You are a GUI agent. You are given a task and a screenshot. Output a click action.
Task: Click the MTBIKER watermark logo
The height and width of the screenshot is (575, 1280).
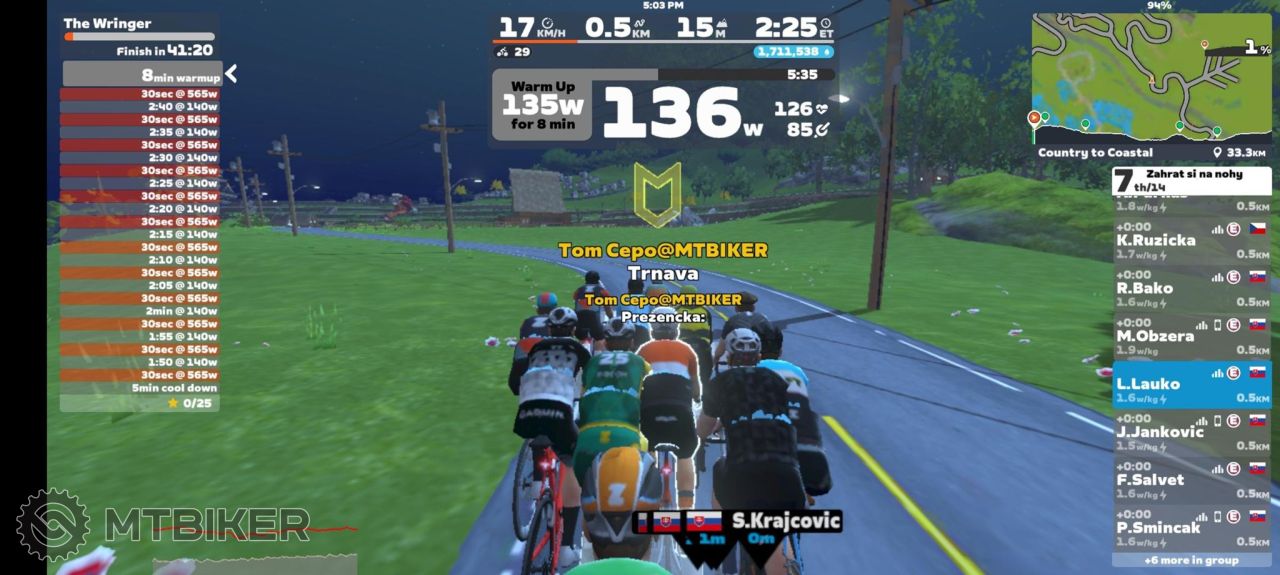point(165,524)
